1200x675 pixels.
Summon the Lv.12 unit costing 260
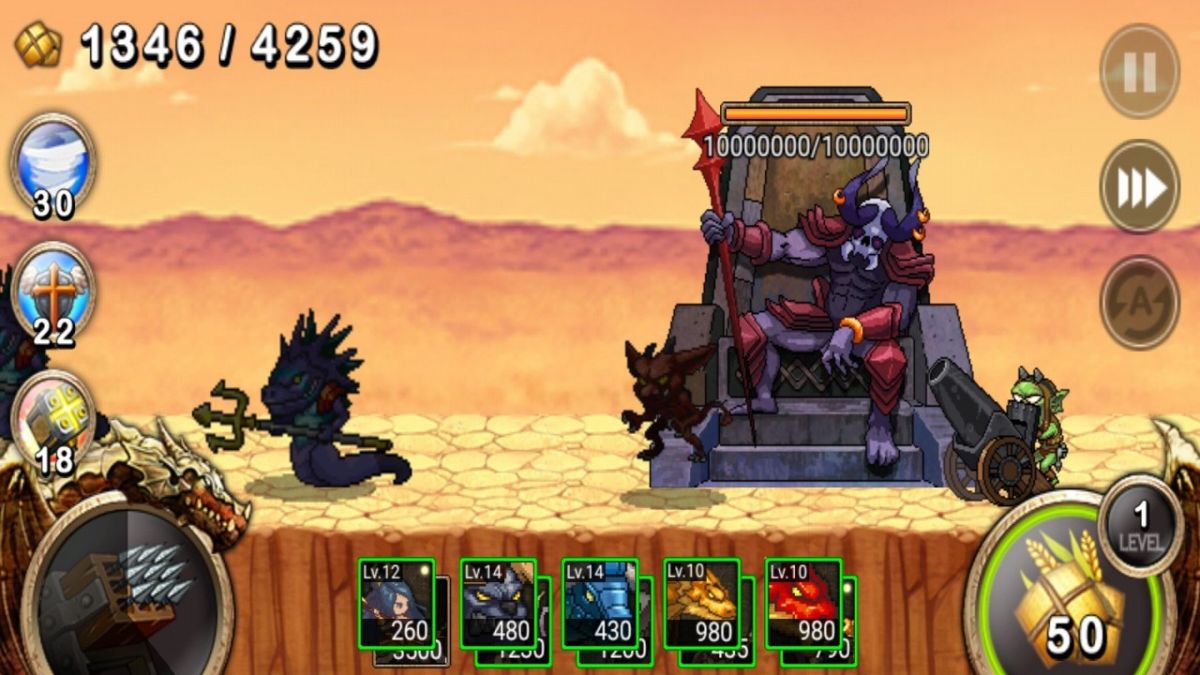(x=397, y=603)
